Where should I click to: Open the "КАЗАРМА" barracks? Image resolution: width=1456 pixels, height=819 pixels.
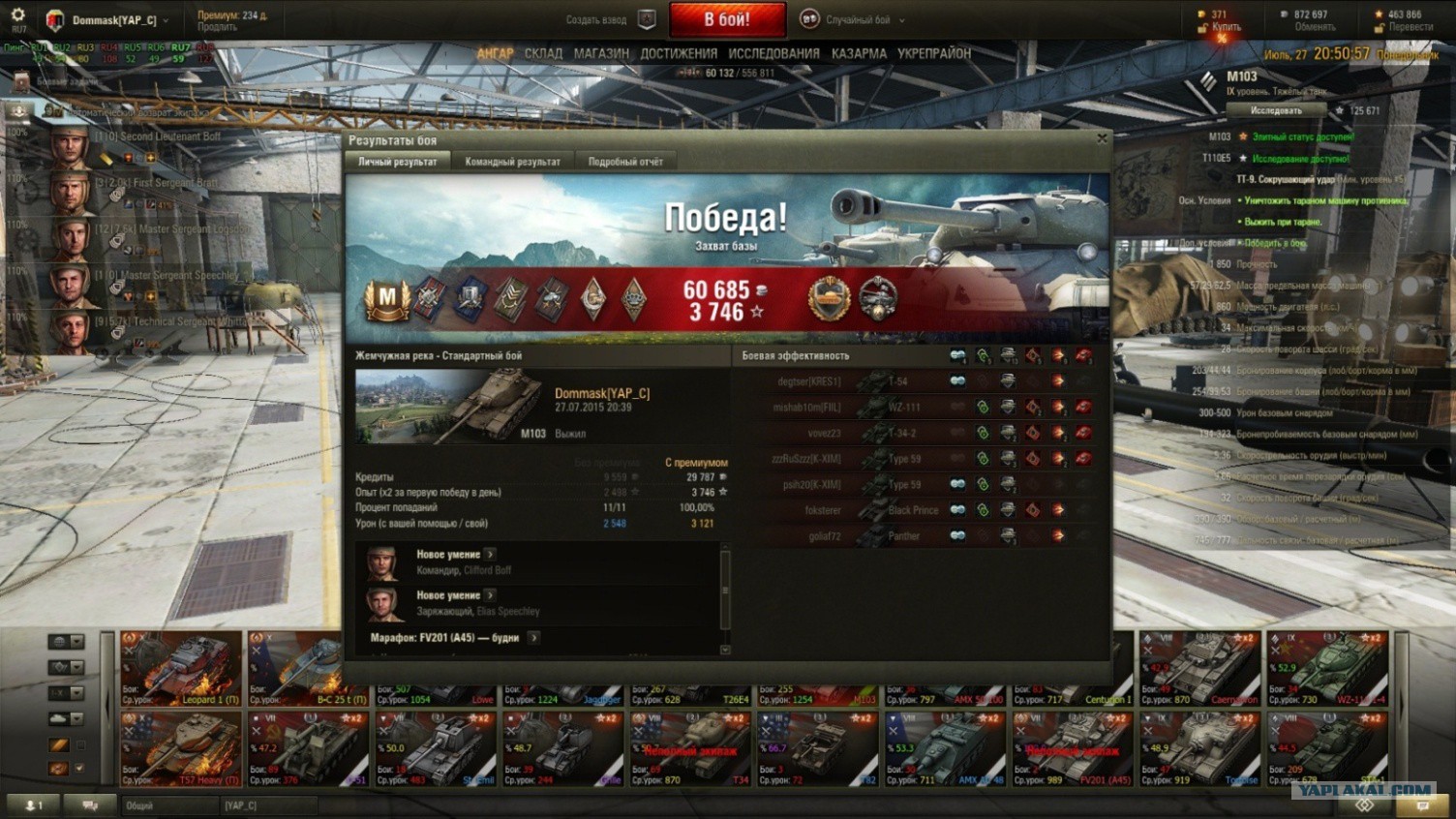[x=859, y=54]
